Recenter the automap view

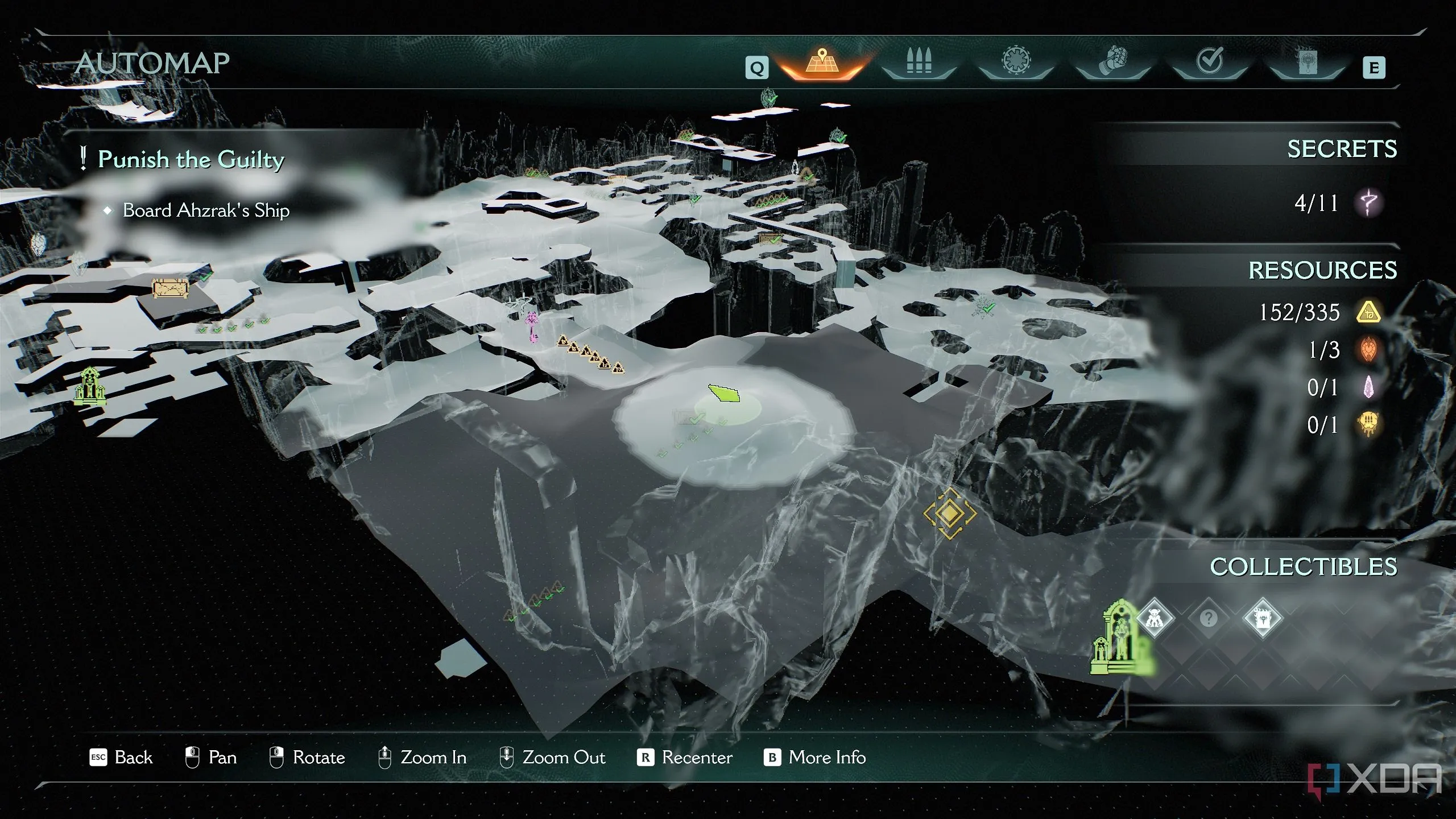tap(685, 758)
